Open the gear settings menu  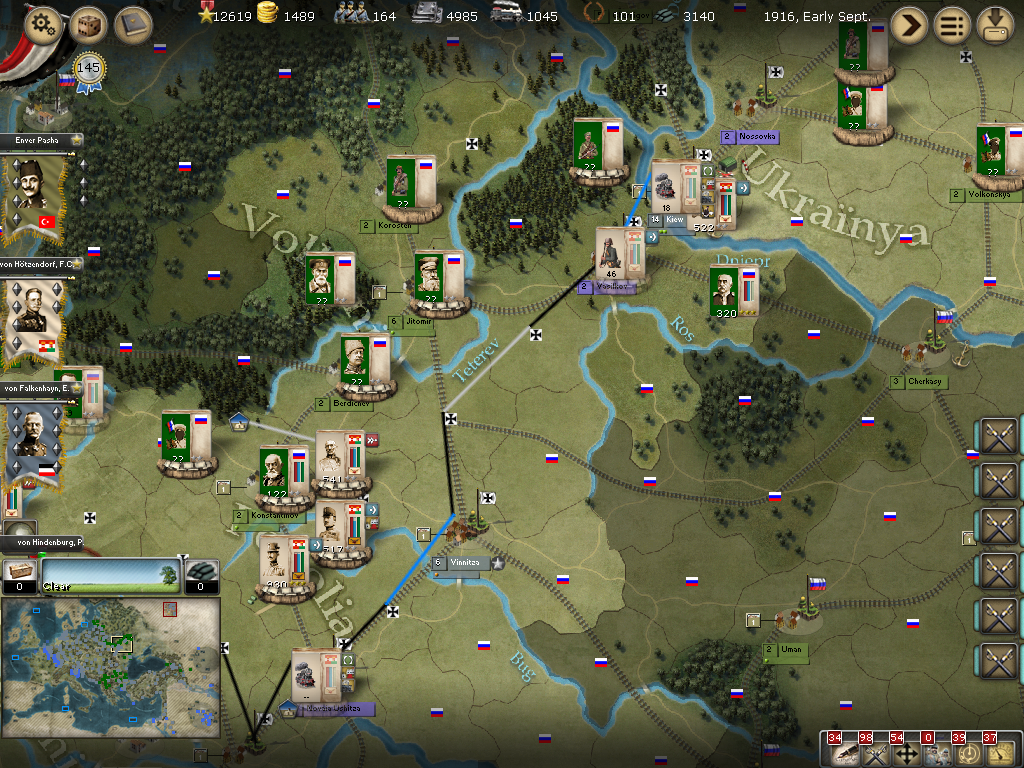pyautogui.click(x=42, y=25)
